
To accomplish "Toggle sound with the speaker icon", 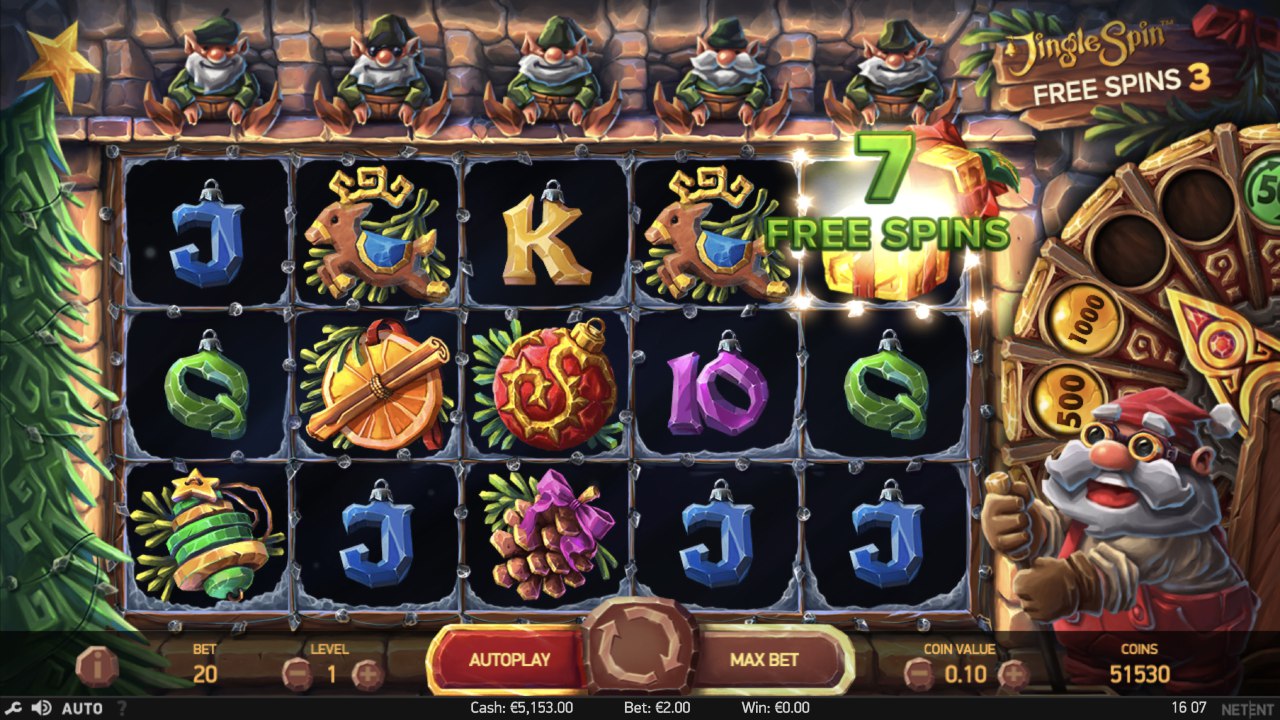I will (x=41, y=708).
